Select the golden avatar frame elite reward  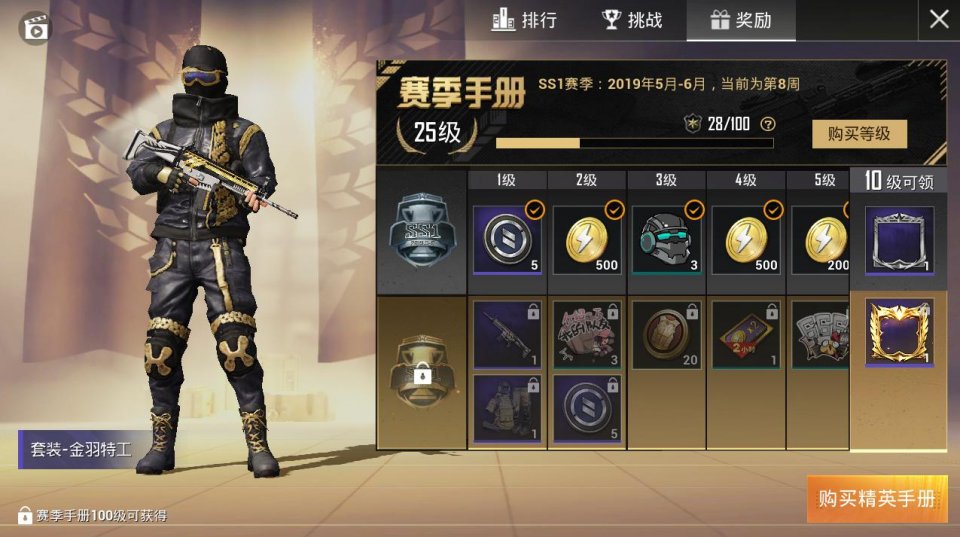click(899, 333)
